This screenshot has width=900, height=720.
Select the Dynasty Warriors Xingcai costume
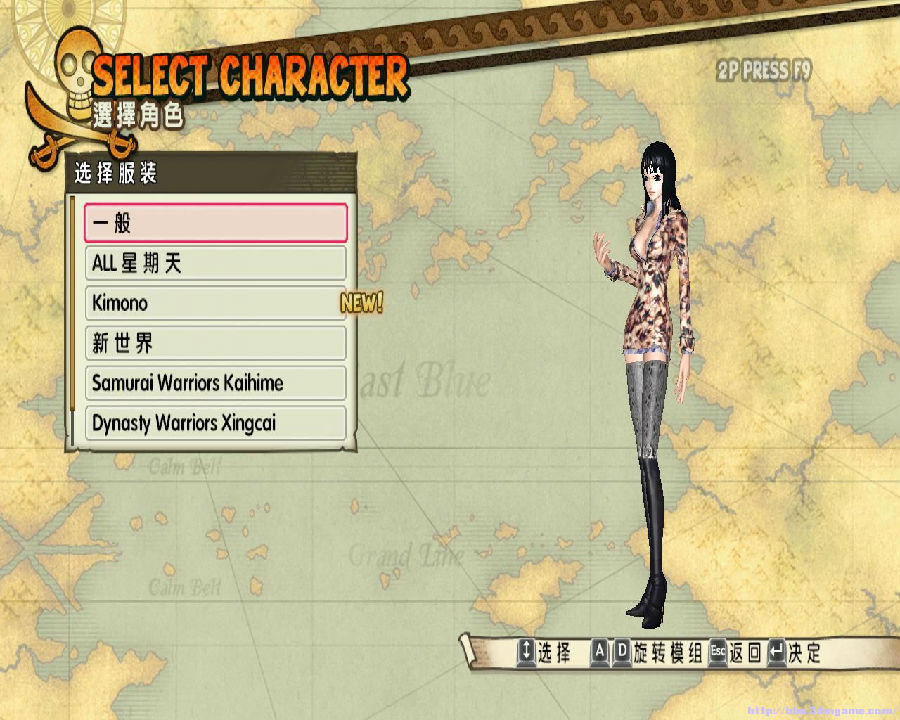pos(215,423)
